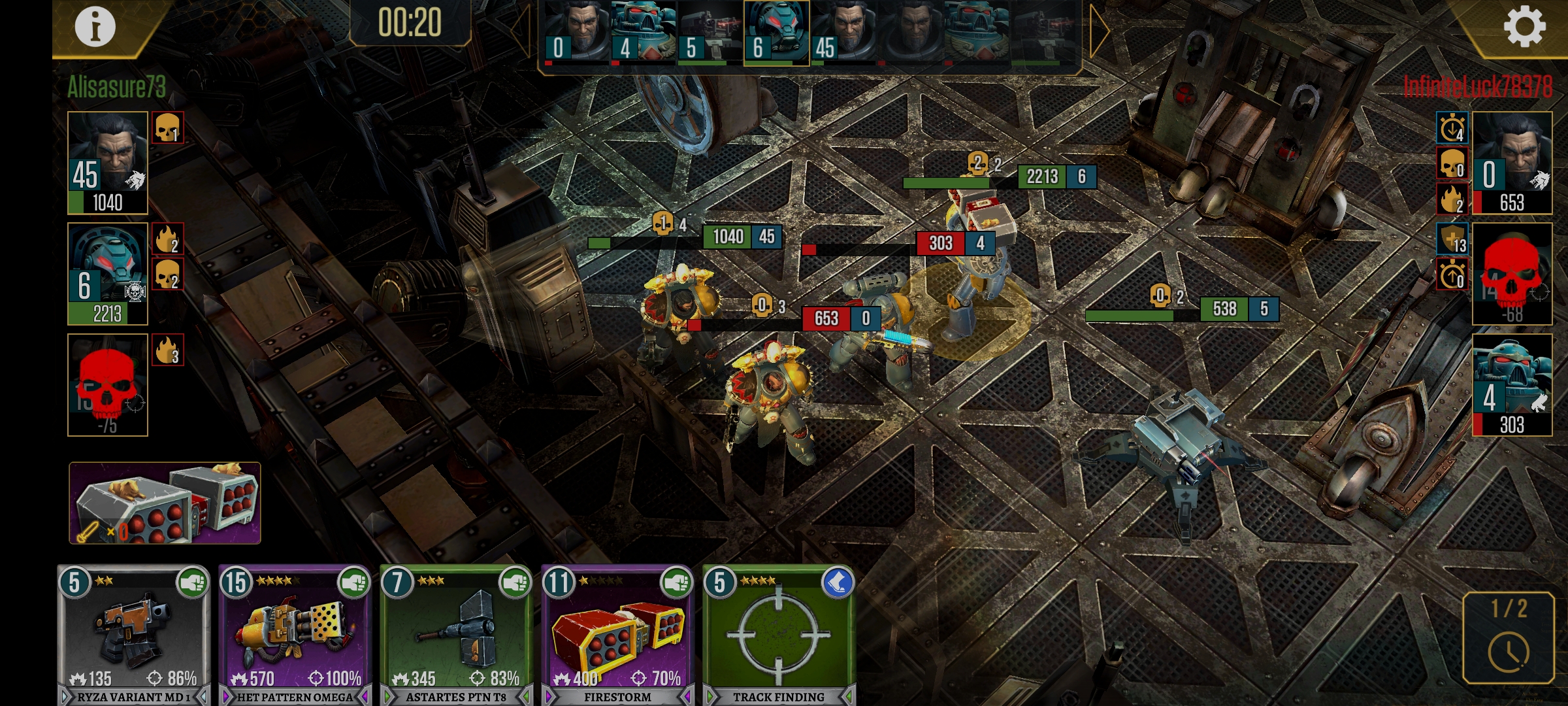Screen dimensions: 1568x706
Task: Select Alisasure73's bearded hero portrait with 1040 health
Action: click(108, 163)
